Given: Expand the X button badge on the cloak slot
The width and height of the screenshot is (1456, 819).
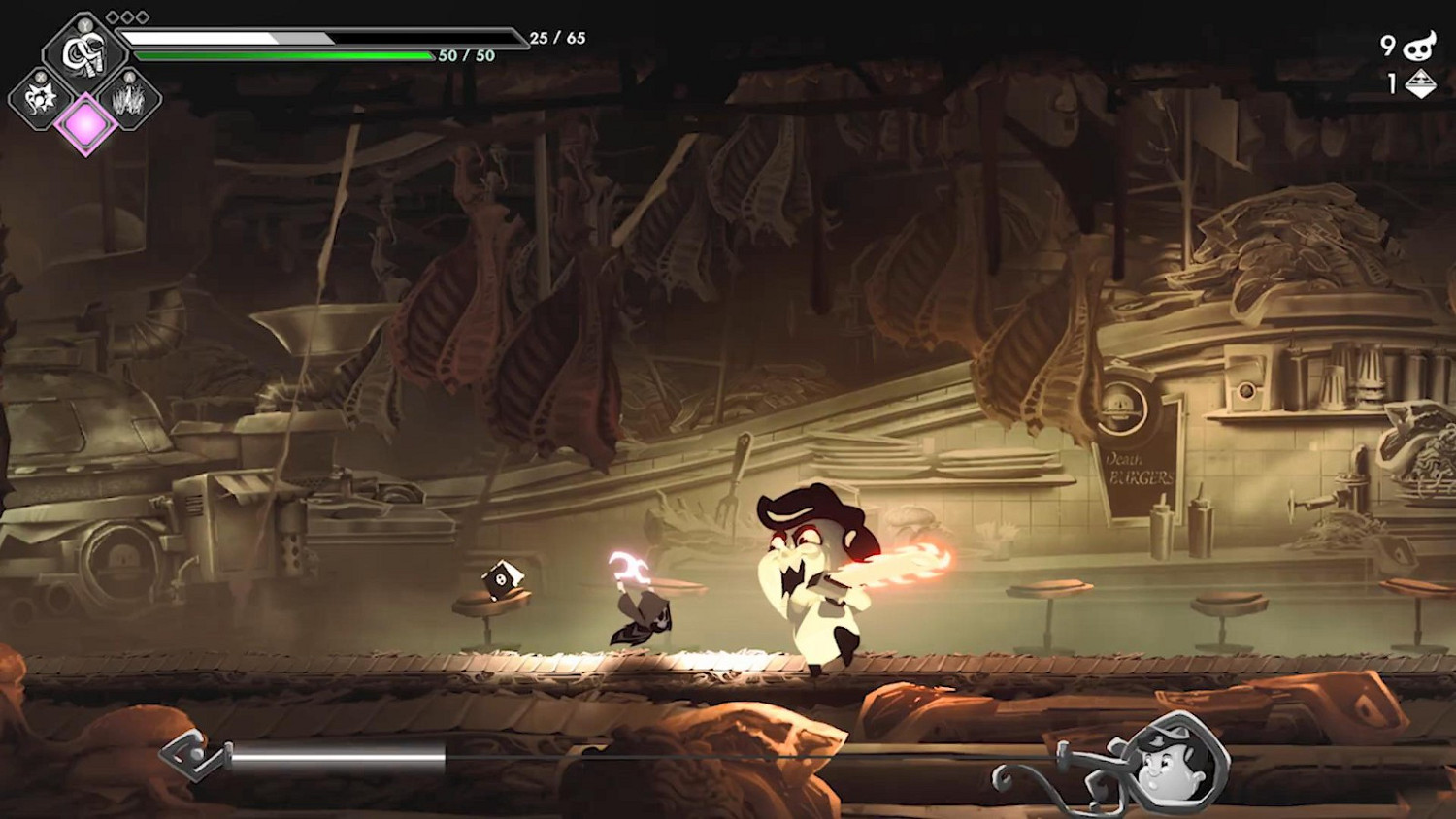Looking at the screenshot, I should click(40, 78).
